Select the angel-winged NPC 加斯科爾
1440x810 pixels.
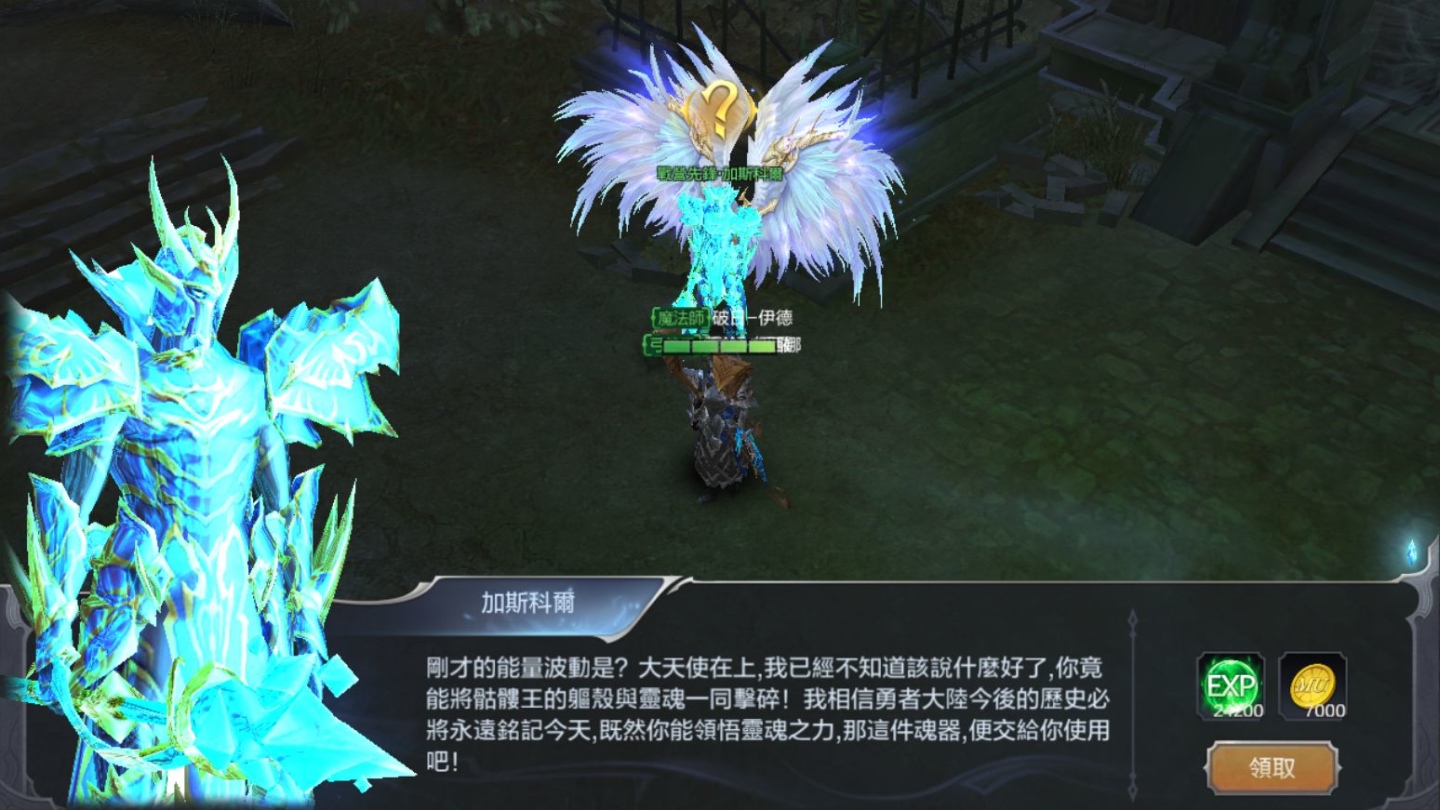coord(720,250)
